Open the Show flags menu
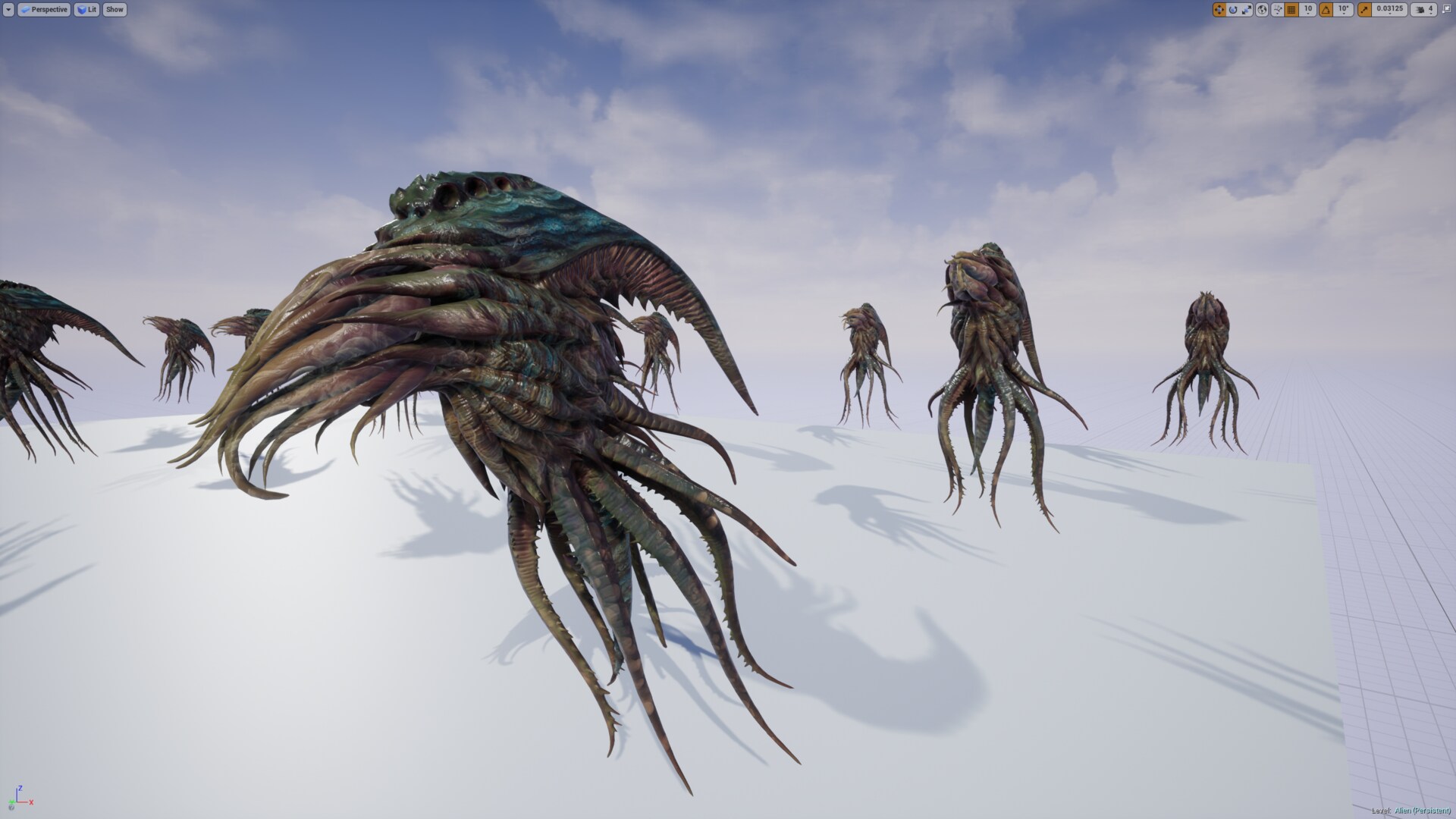This screenshot has height=819, width=1456. tap(114, 9)
